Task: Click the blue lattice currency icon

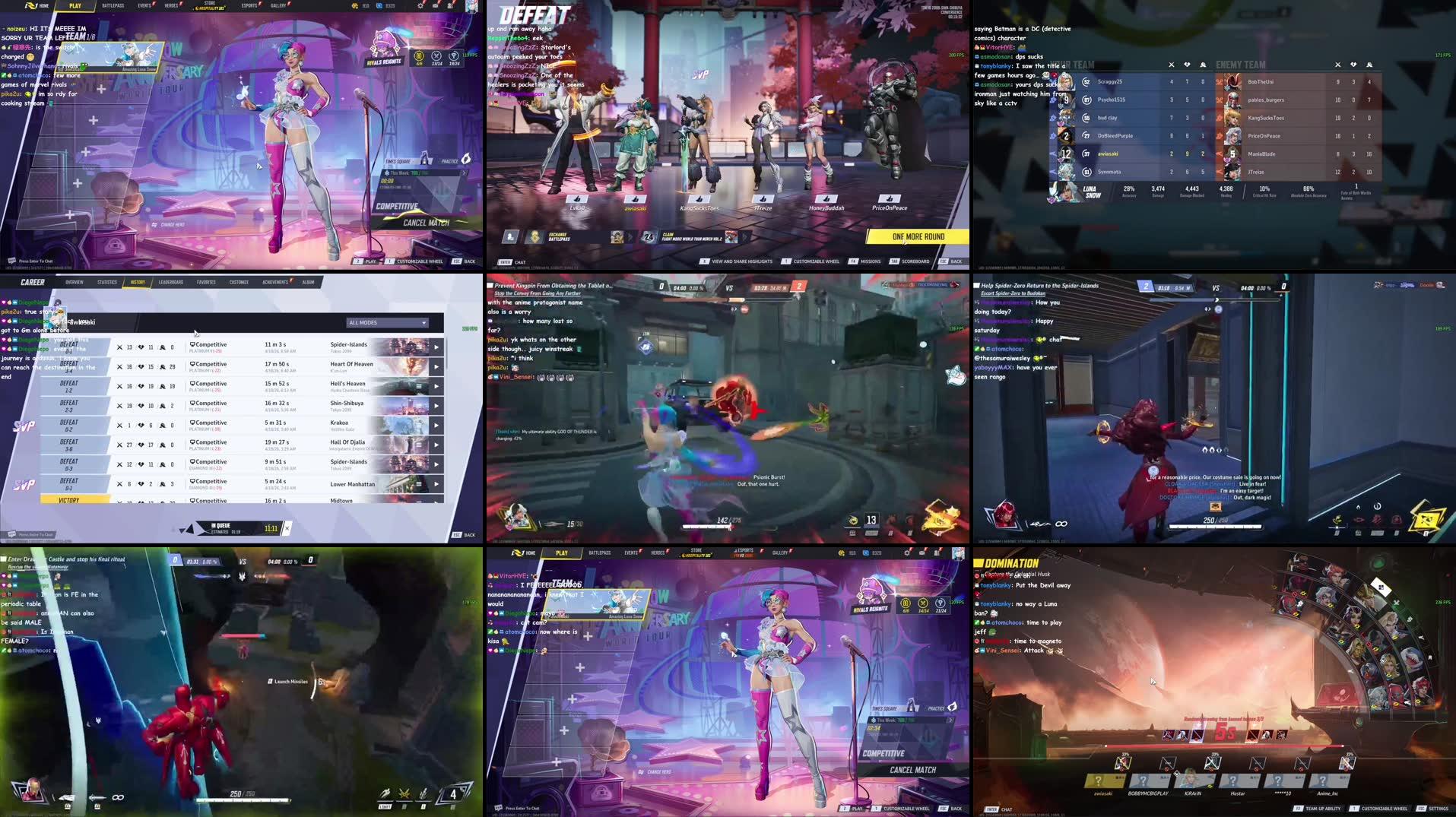Action: 379,6
